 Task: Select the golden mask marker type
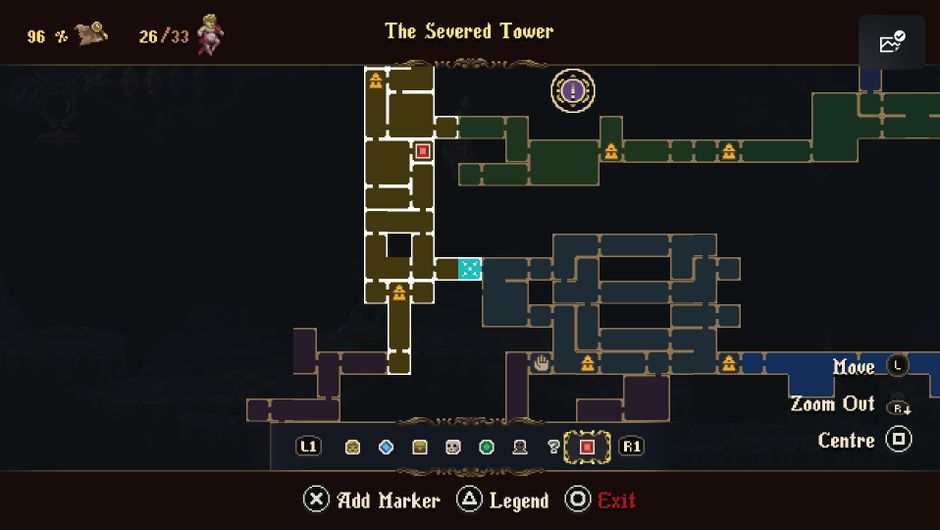point(353,447)
